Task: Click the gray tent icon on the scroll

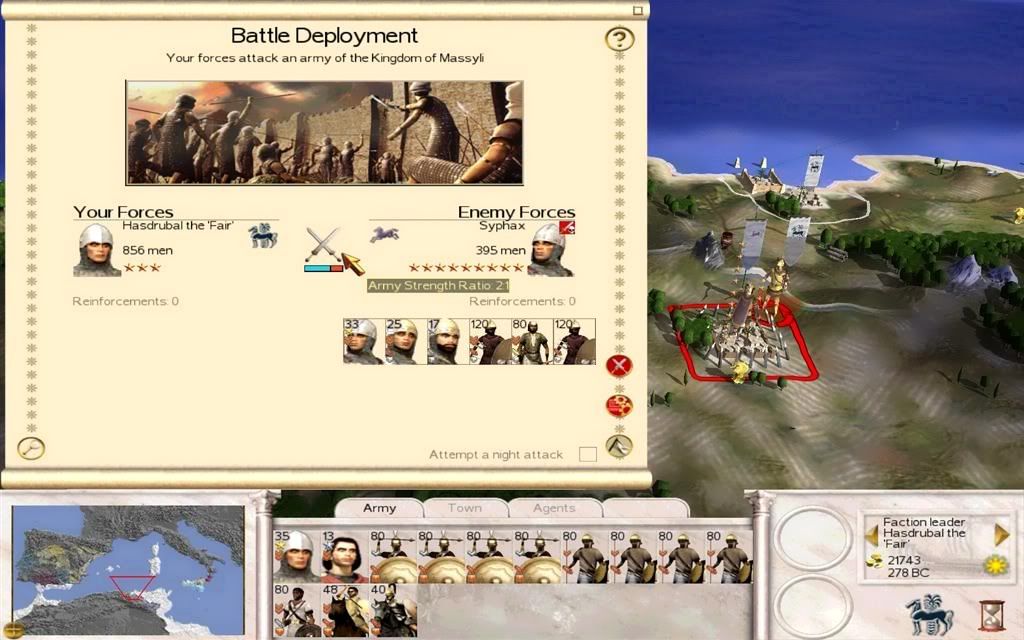Action: (620, 446)
